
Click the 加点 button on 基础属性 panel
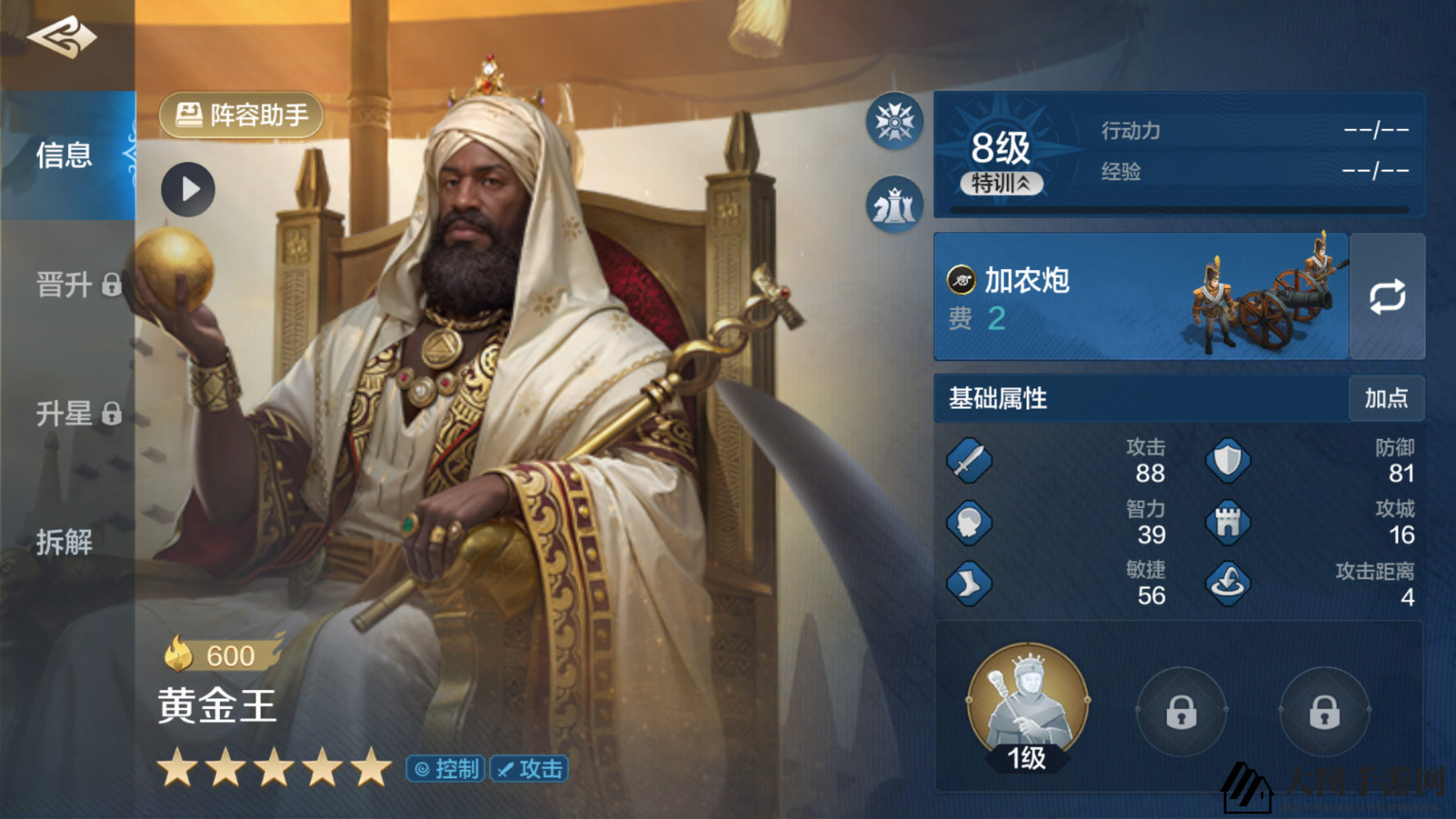pos(1388,400)
